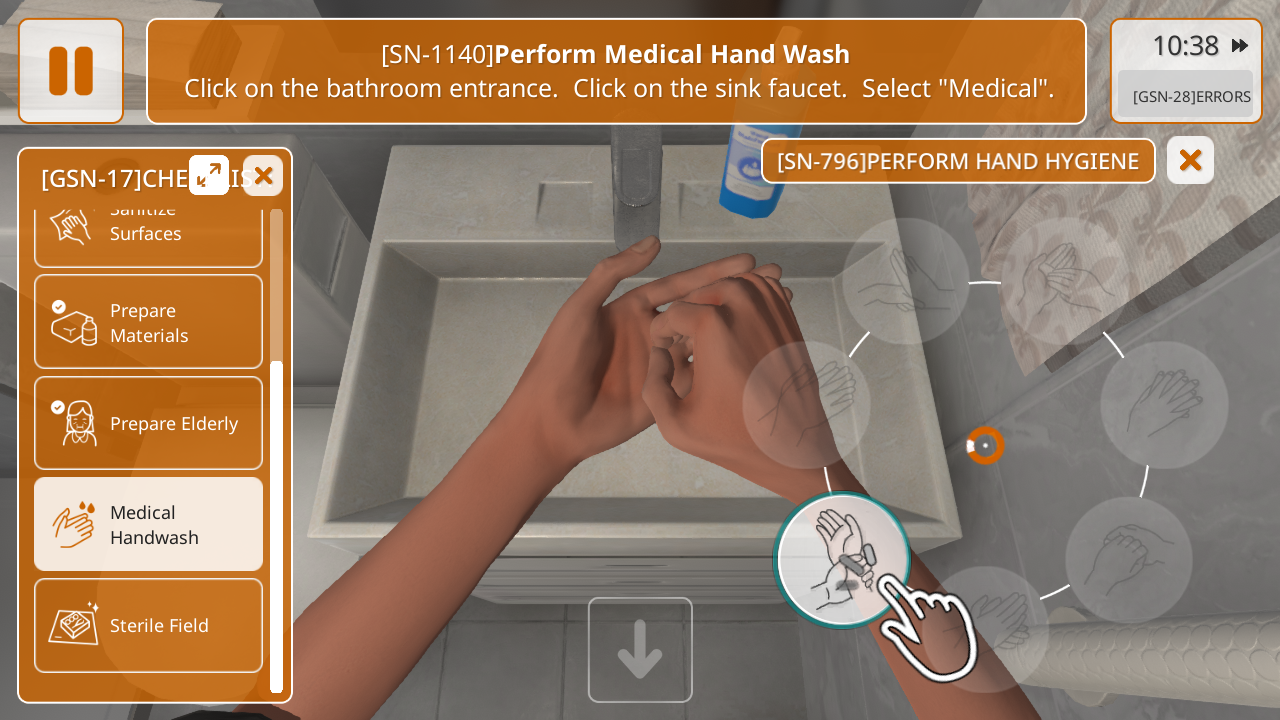Image resolution: width=1280 pixels, height=720 pixels.
Task: Pause the simulation with the pause button
Action: [x=71, y=71]
